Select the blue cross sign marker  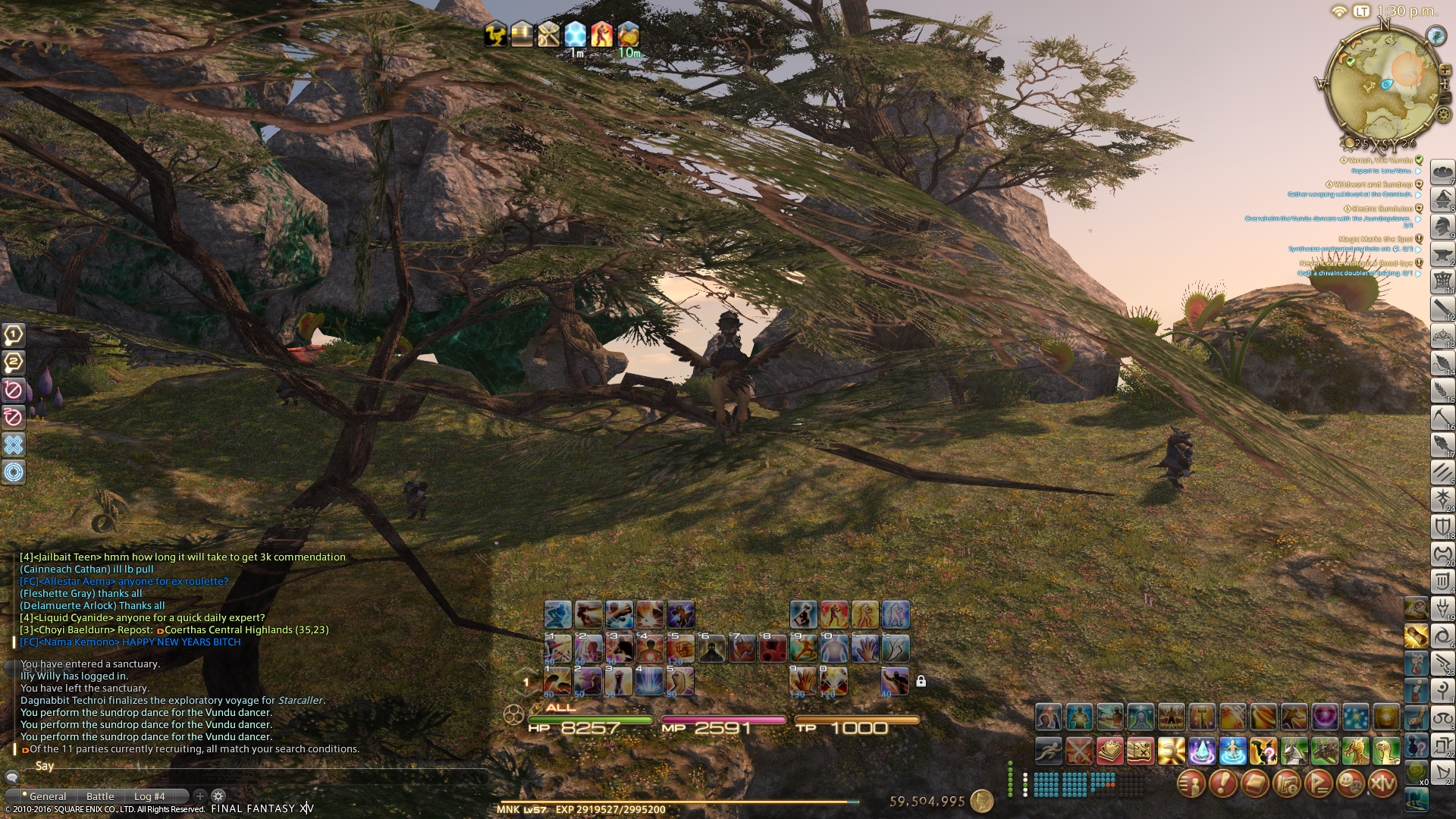point(14,444)
